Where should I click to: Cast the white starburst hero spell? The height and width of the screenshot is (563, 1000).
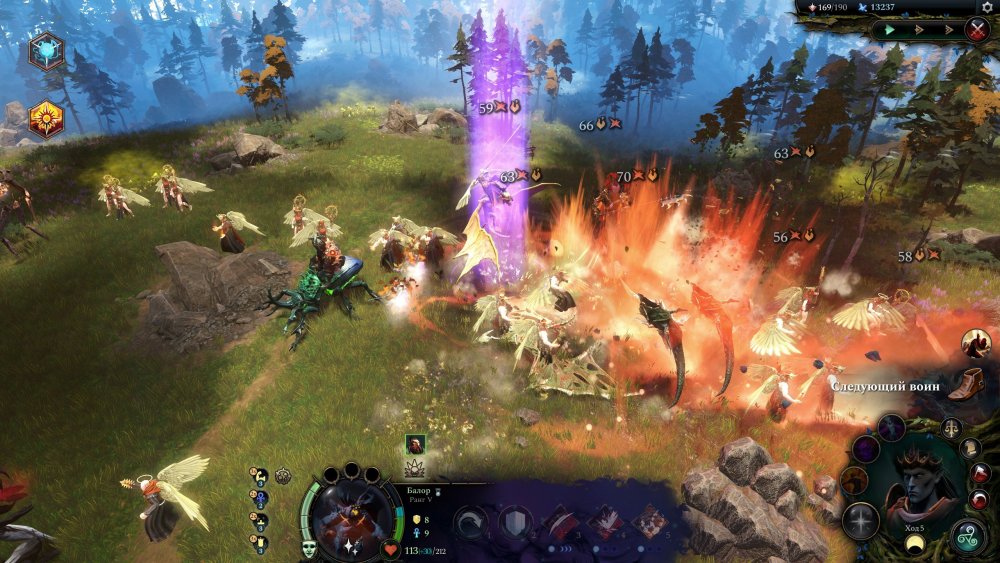pos(860,520)
